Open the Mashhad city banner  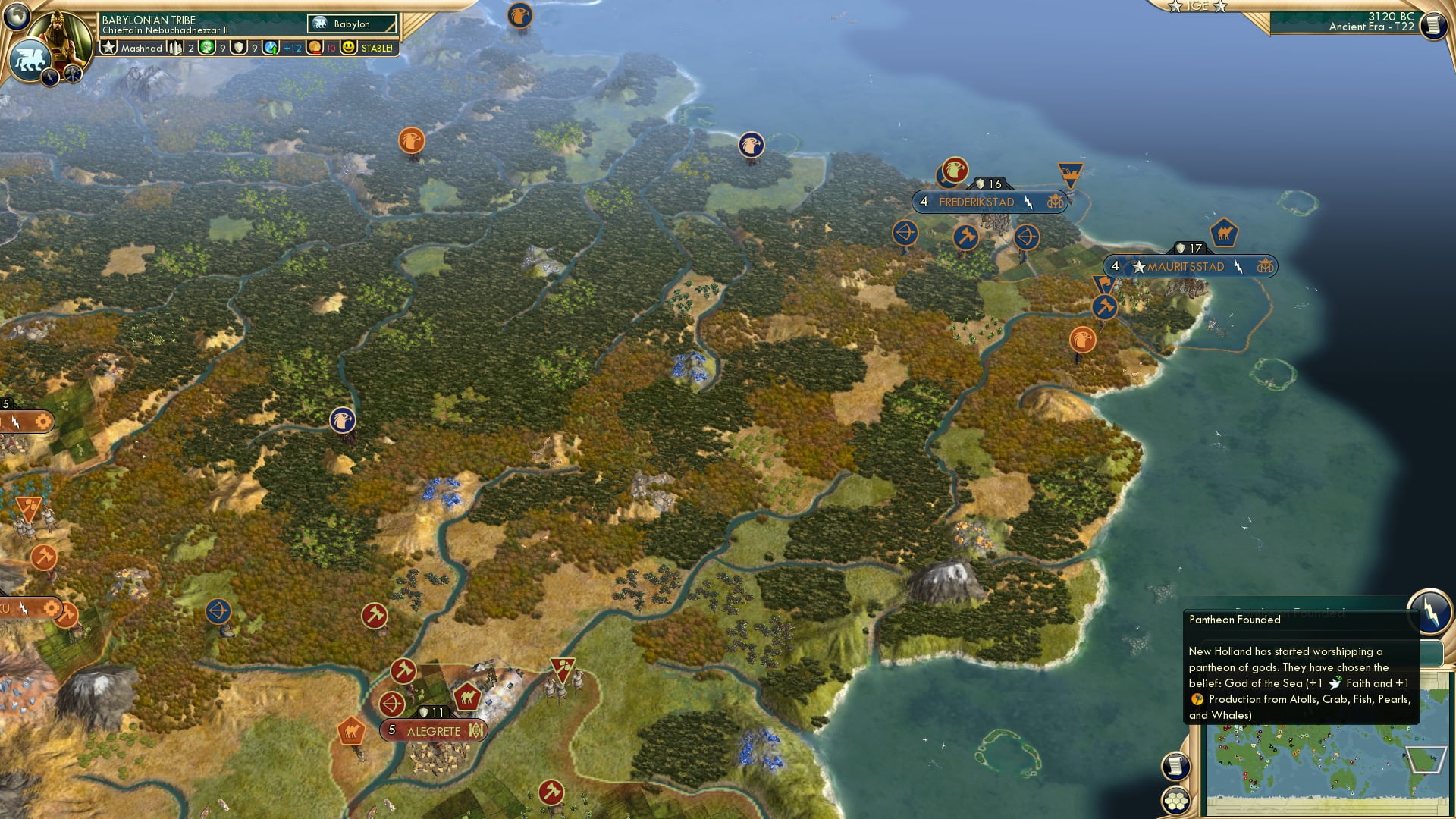[x=141, y=48]
